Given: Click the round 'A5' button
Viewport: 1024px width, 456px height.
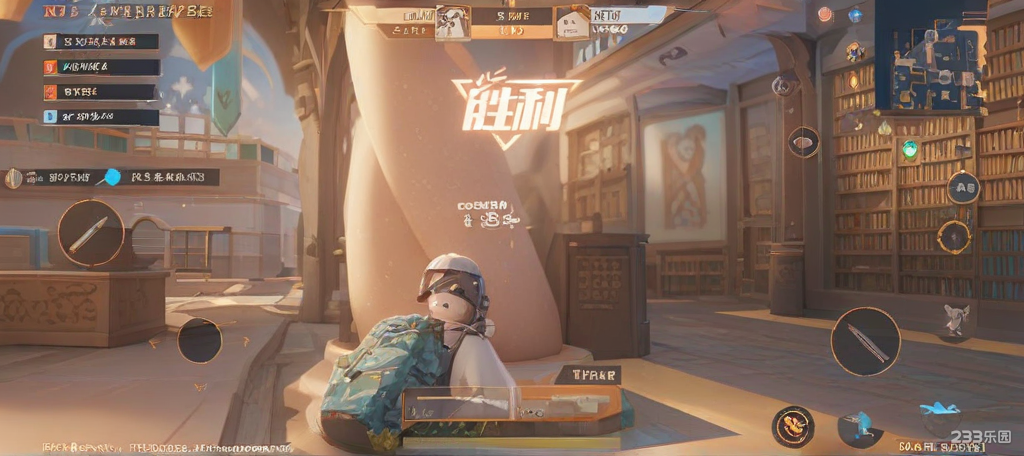Looking at the screenshot, I should 963,187.
